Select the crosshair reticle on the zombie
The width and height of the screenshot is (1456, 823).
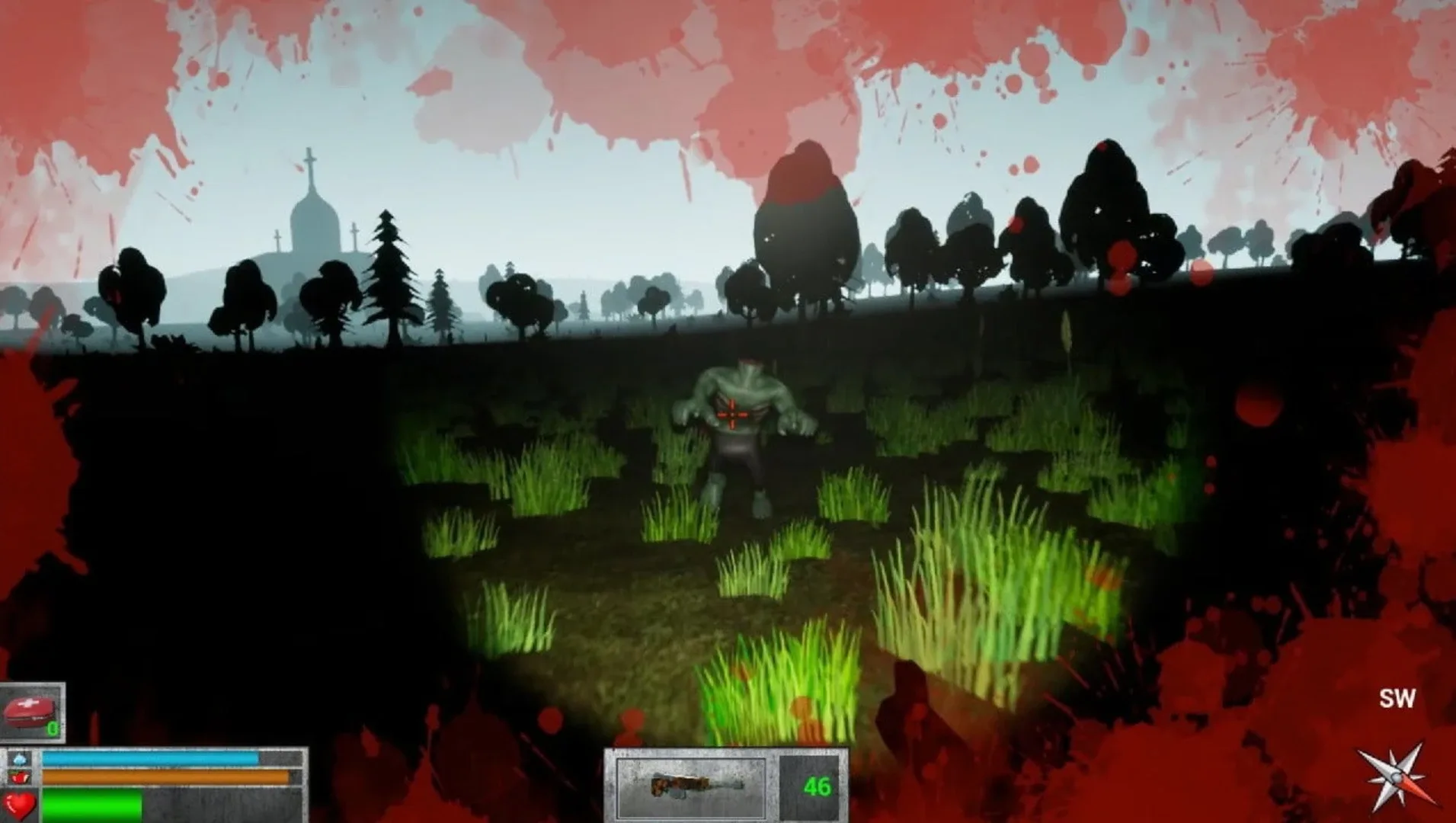pyautogui.click(x=734, y=414)
